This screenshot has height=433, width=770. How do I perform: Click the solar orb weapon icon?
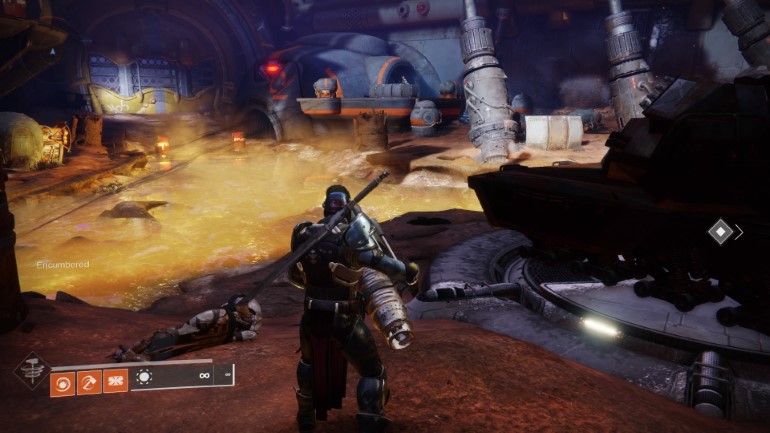click(143, 377)
